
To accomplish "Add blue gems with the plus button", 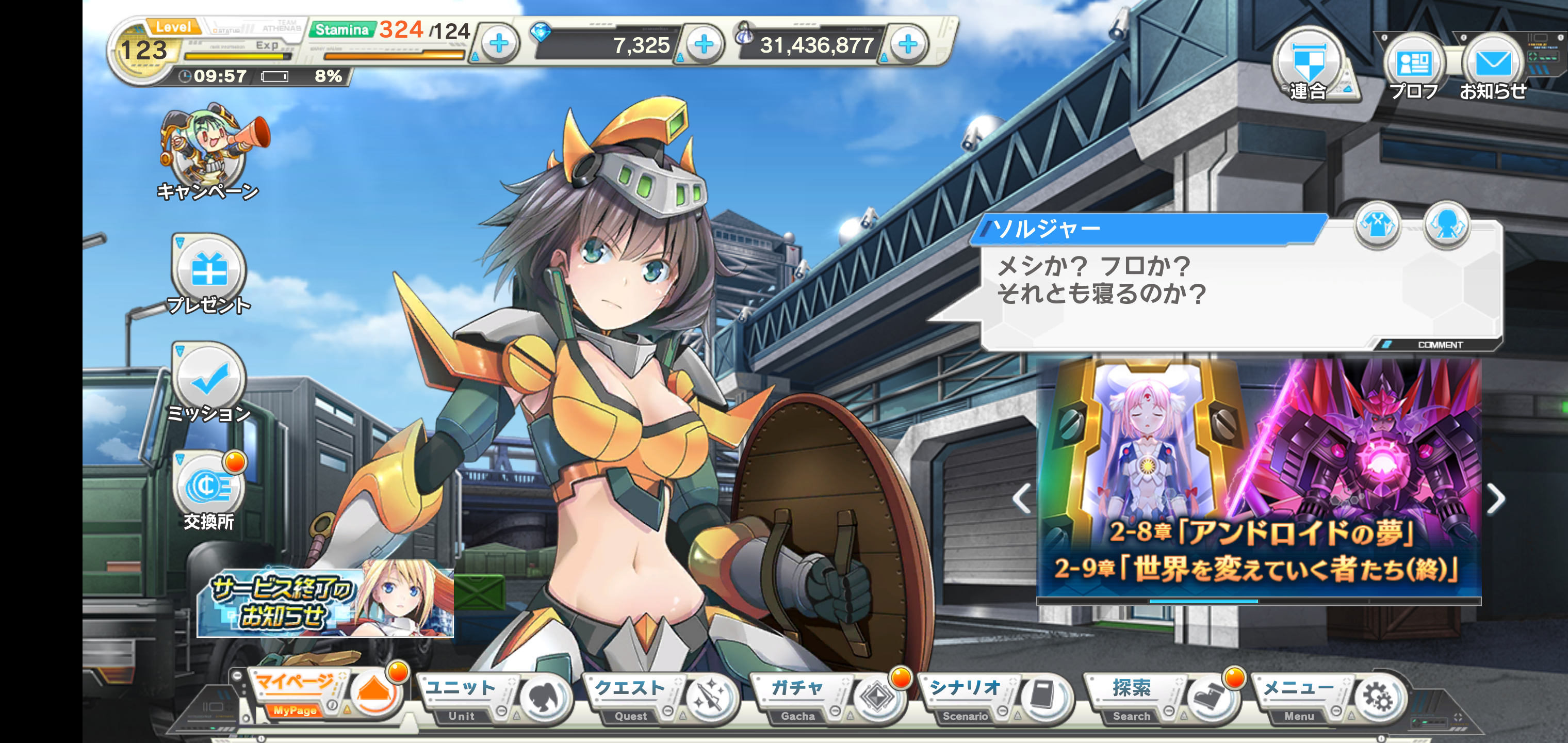I will (x=704, y=44).
